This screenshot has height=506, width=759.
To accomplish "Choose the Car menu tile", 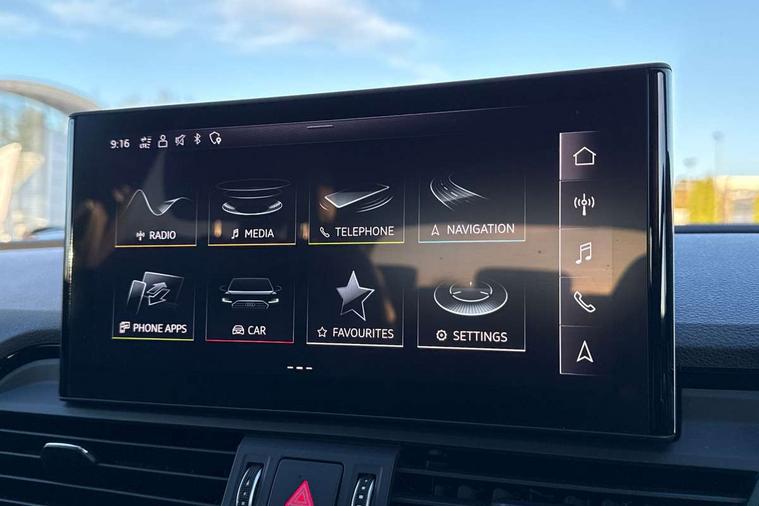I will [250, 310].
